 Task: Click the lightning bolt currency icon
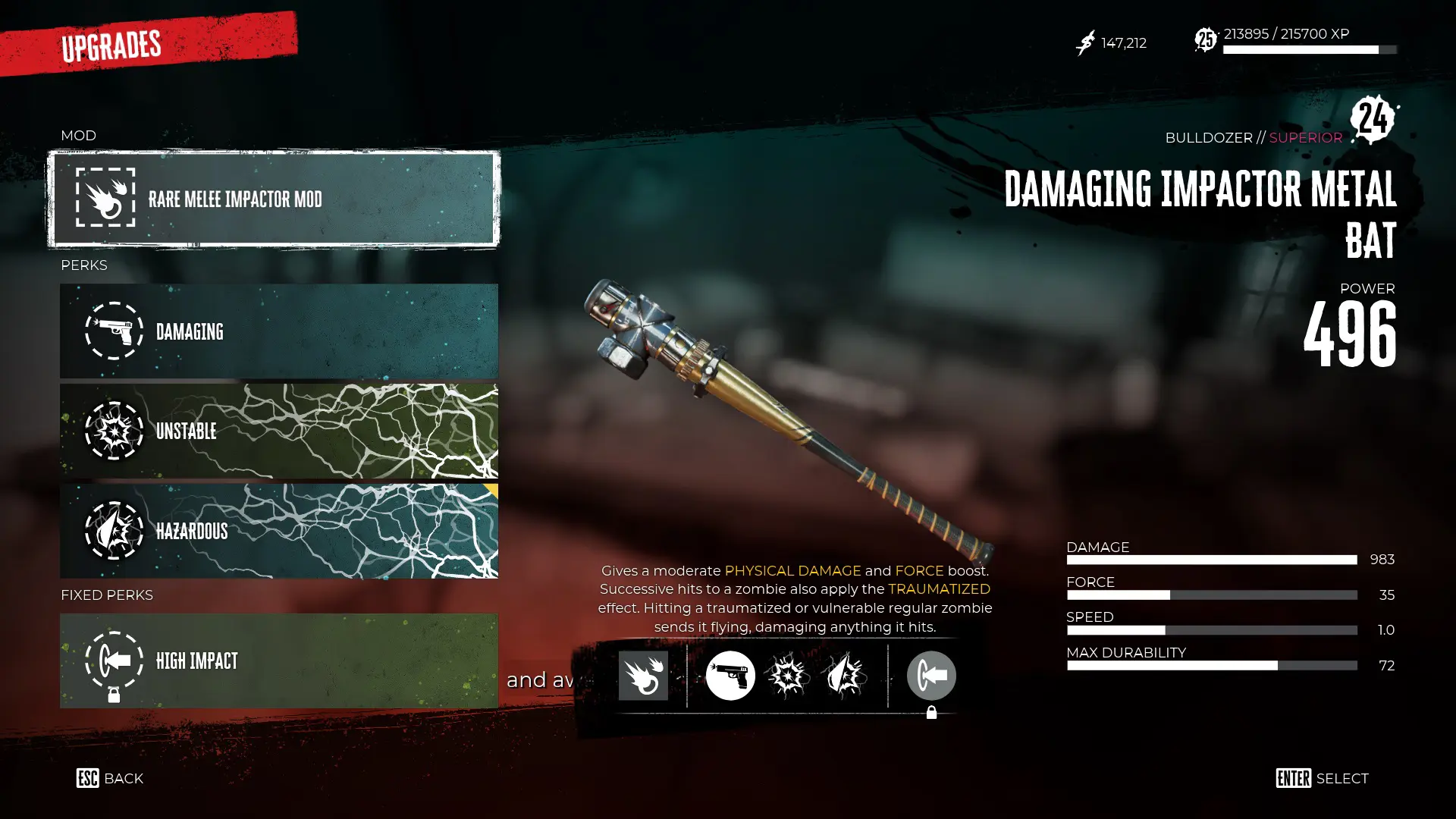[x=1086, y=43]
